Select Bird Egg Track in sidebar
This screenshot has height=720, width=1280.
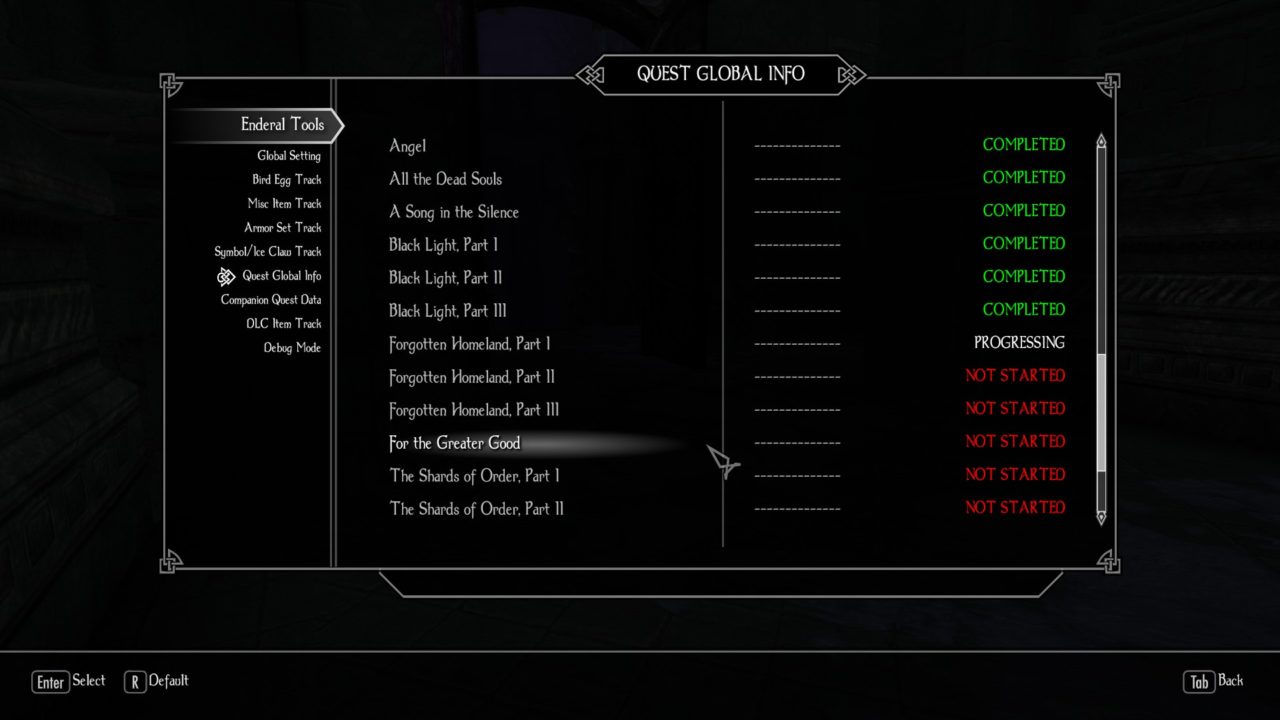click(286, 180)
